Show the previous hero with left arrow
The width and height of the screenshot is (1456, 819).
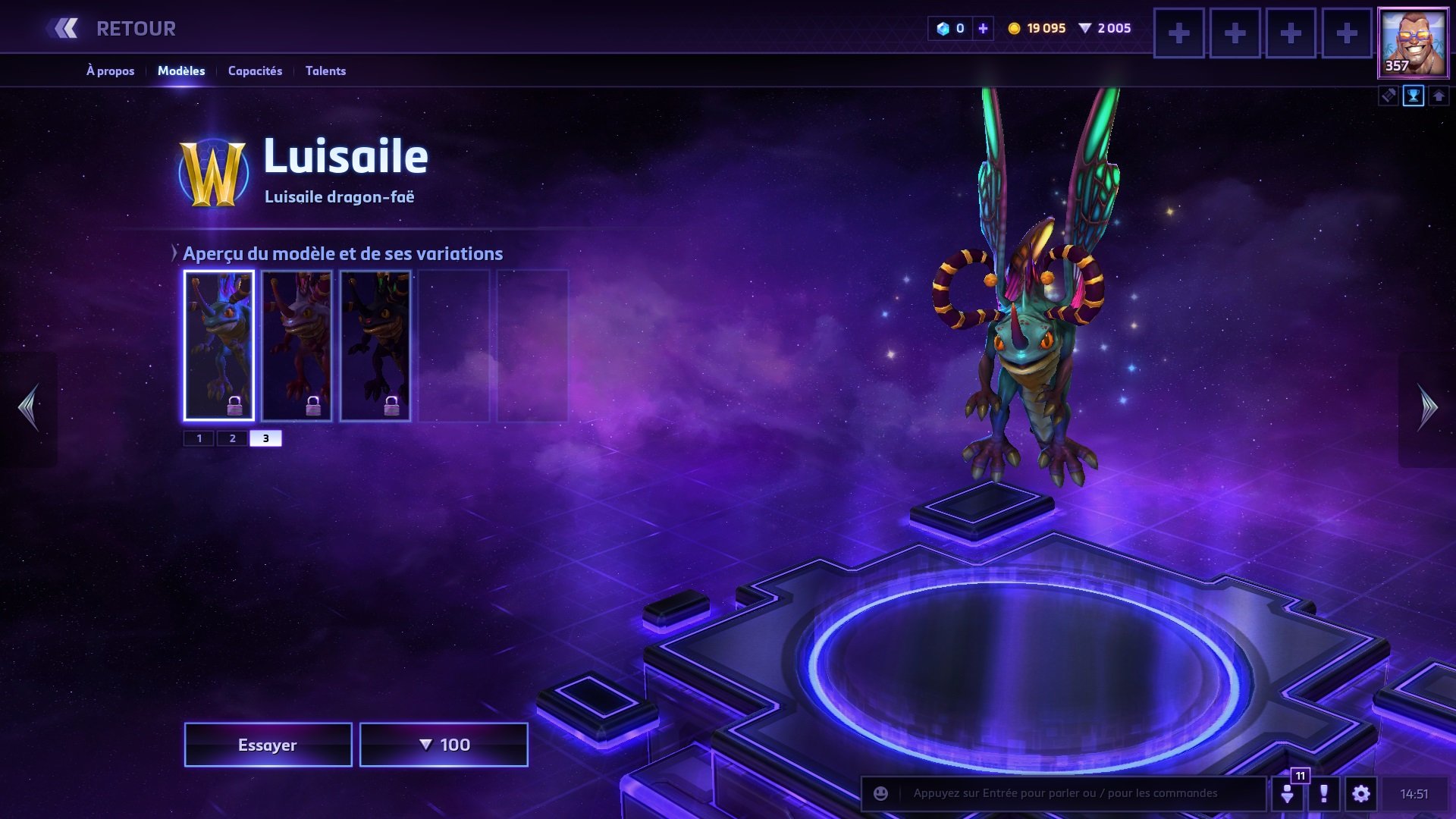(x=29, y=407)
